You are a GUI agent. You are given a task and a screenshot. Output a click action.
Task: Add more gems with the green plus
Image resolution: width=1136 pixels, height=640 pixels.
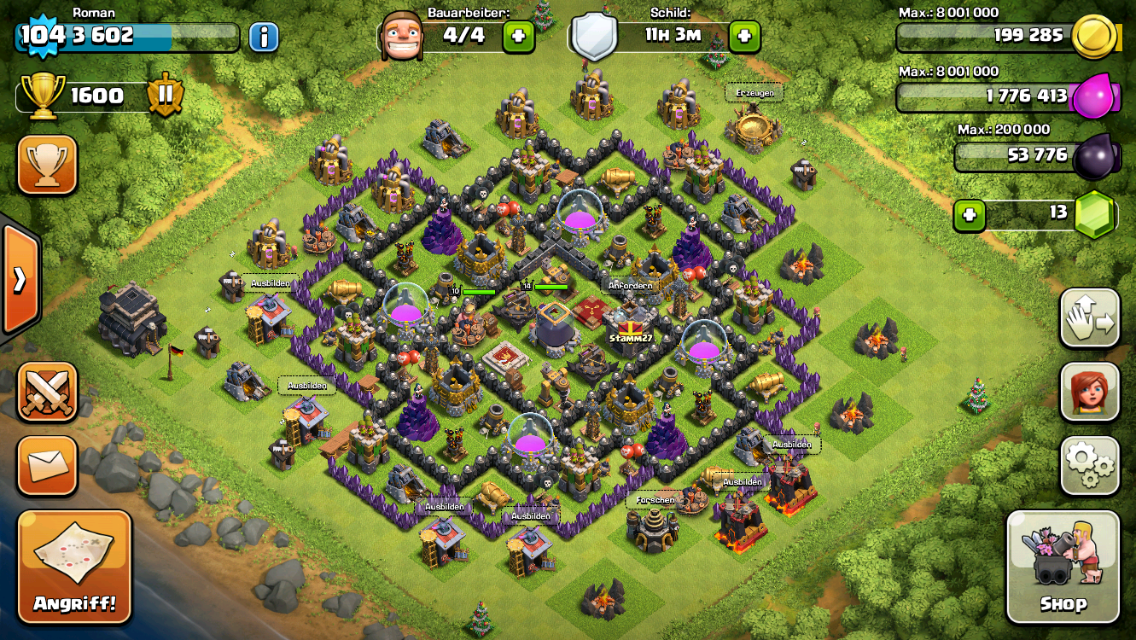click(969, 214)
